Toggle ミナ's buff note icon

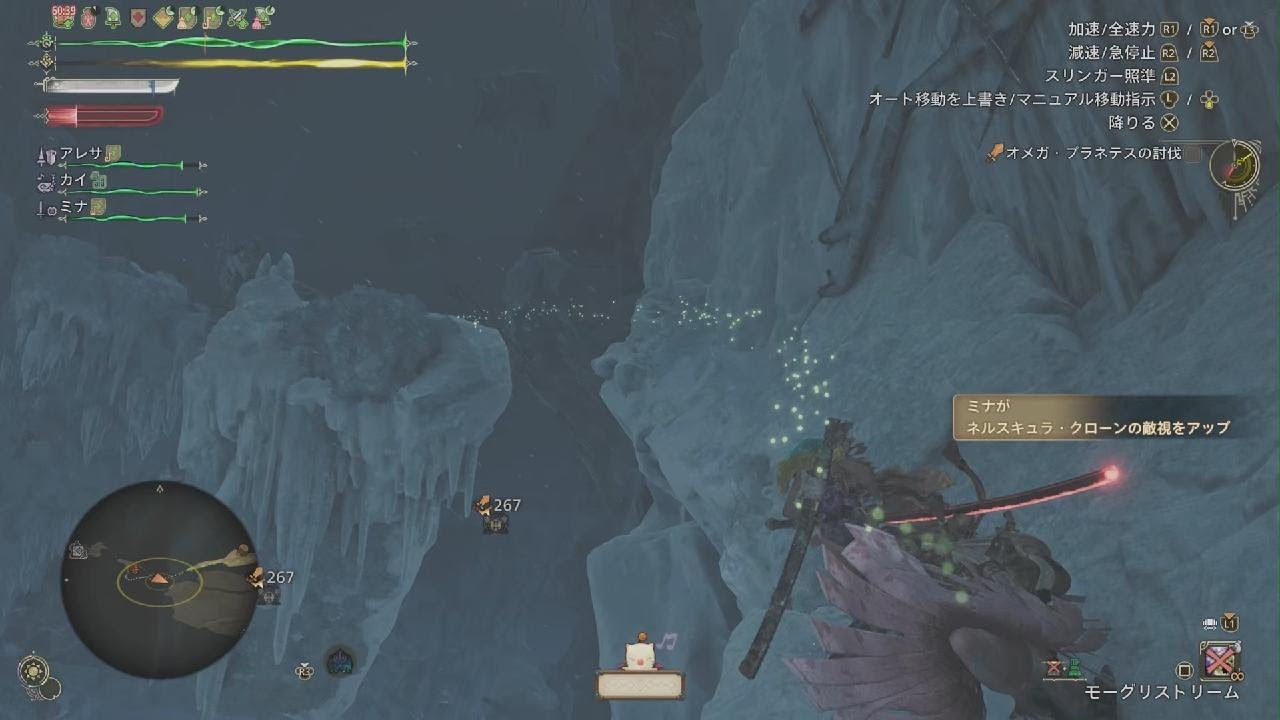[100, 207]
